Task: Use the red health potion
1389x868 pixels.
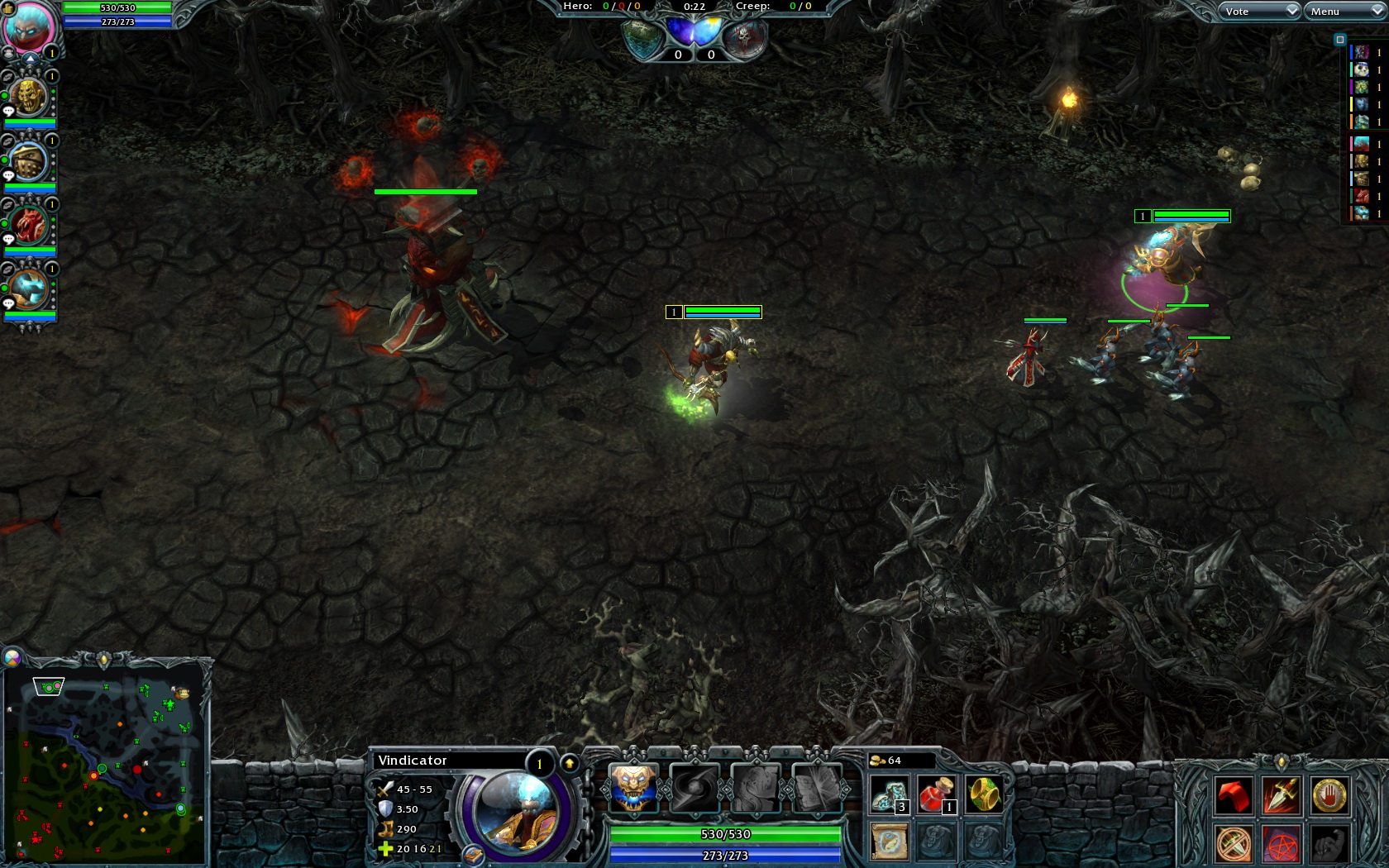Action: (x=936, y=794)
